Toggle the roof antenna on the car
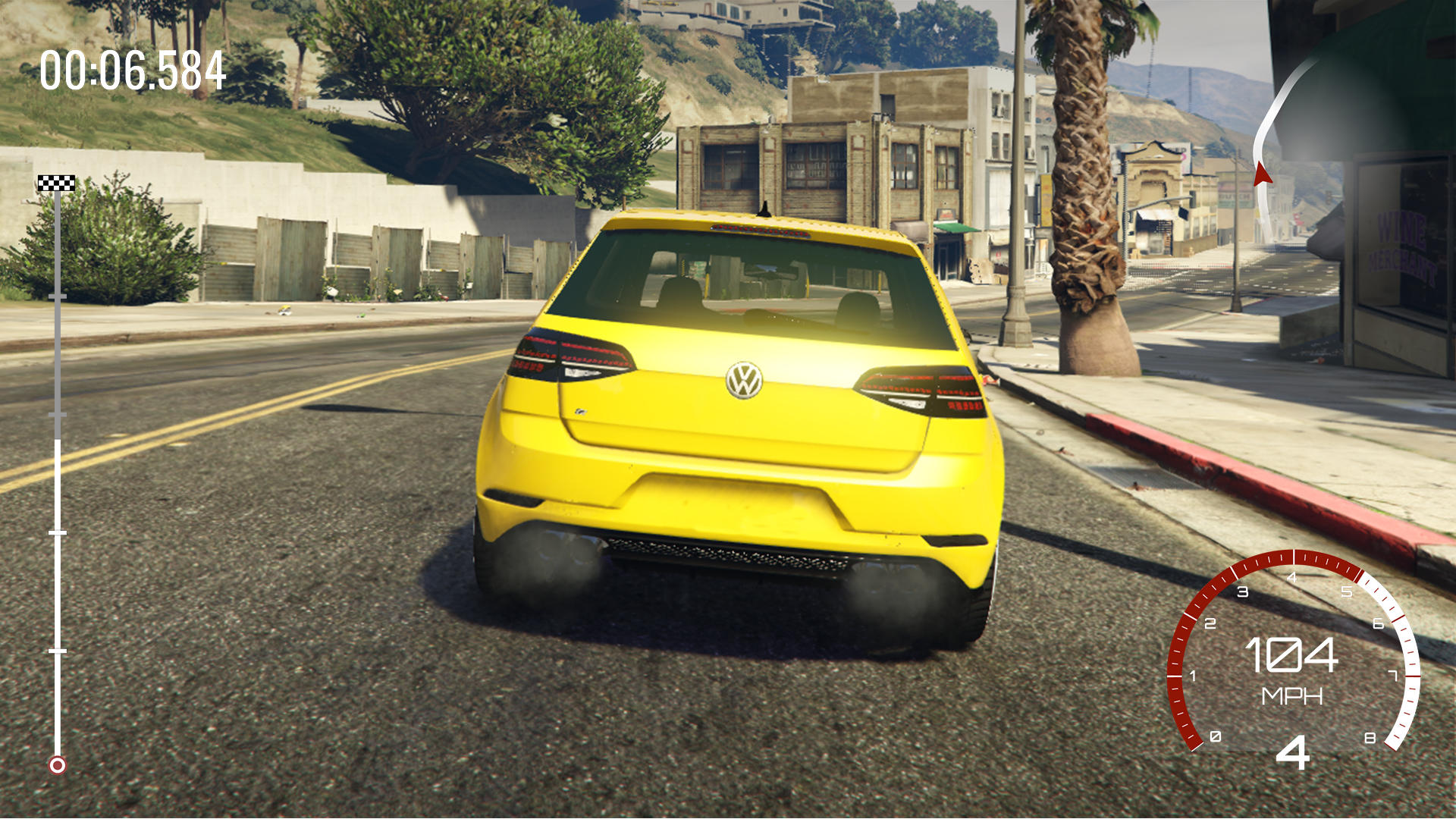Screen dimensions: 1456x819 click(764, 211)
